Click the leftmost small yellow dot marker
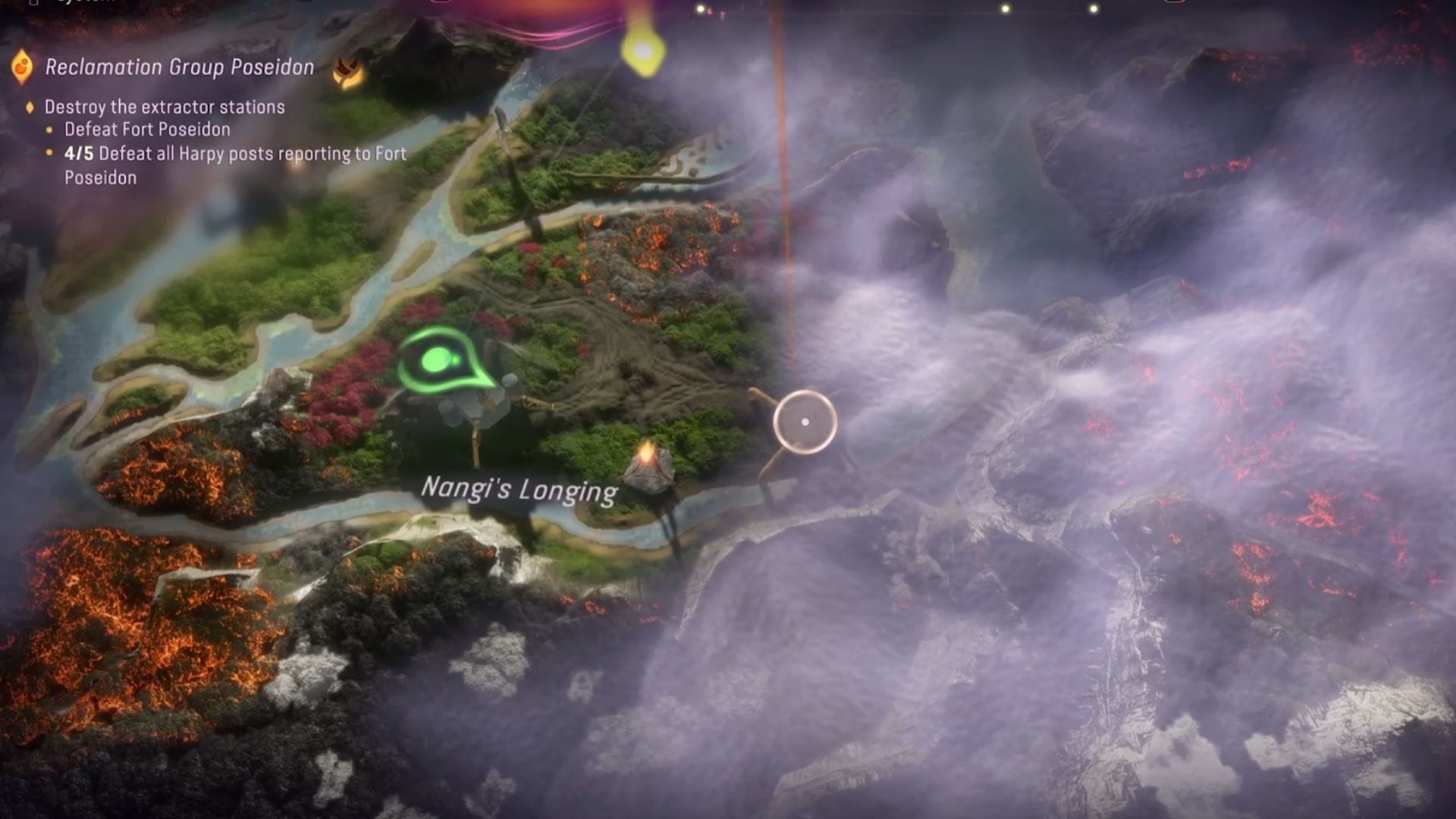The width and height of the screenshot is (1456, 819). (700, 9)
